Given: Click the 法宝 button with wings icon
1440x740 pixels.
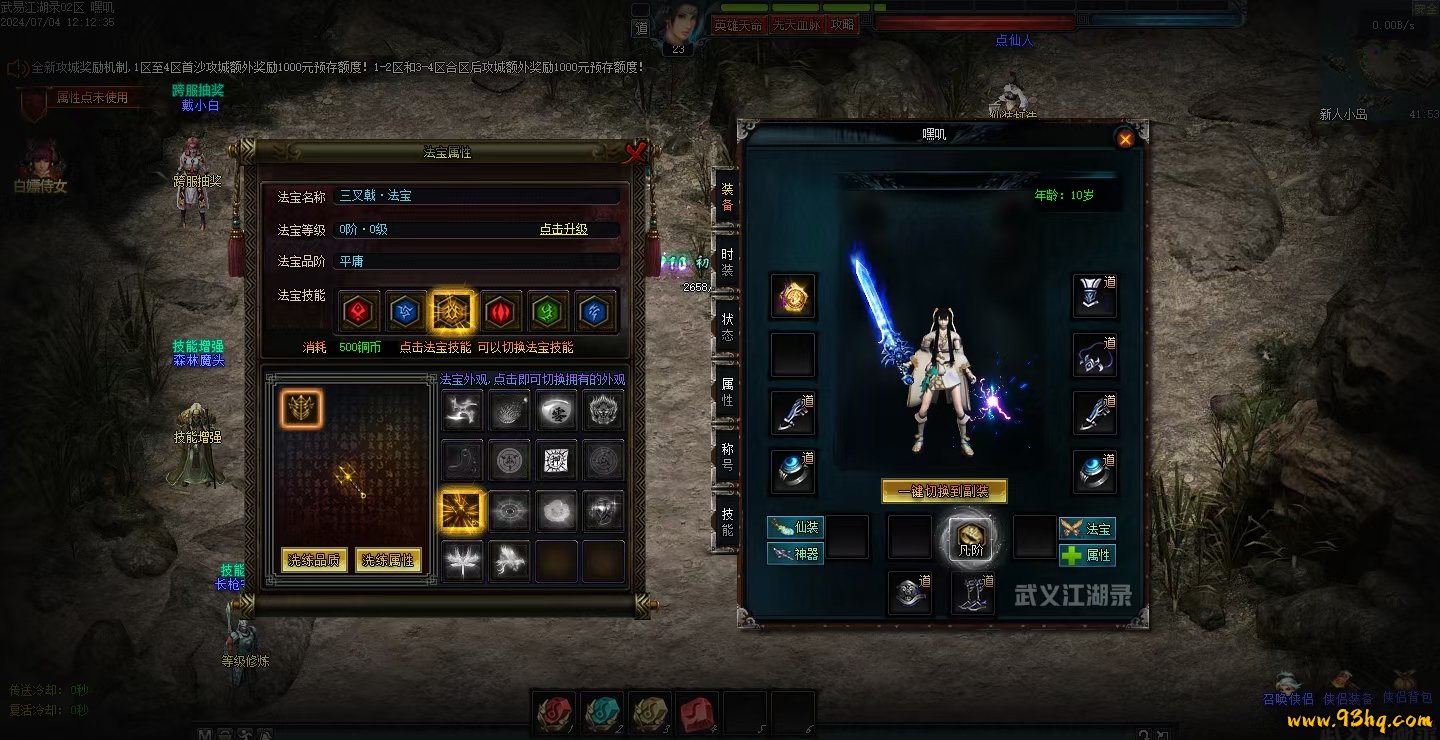Looking at the screenshot, I should click(x=1087, y=528).
